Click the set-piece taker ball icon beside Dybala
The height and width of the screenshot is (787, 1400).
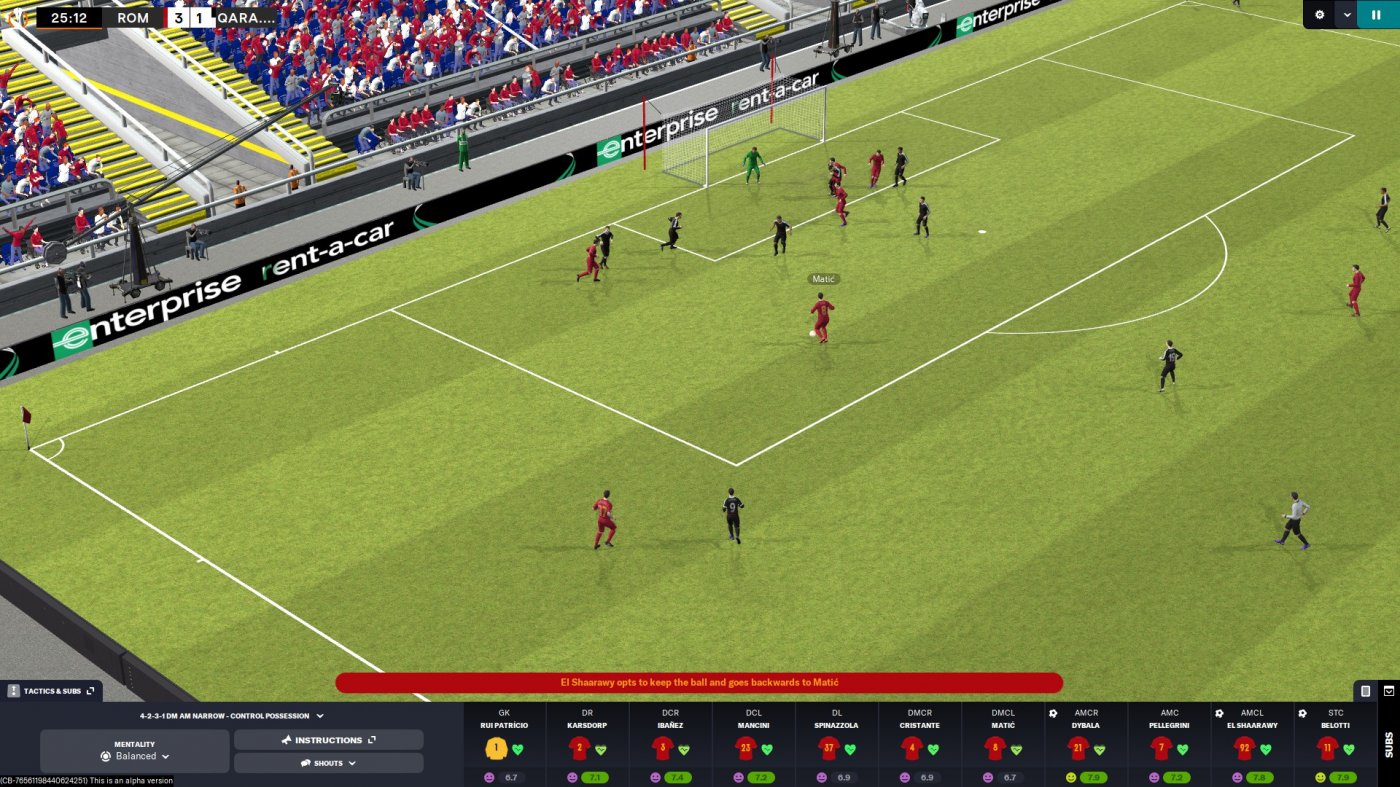click(x=1053, y=712)
